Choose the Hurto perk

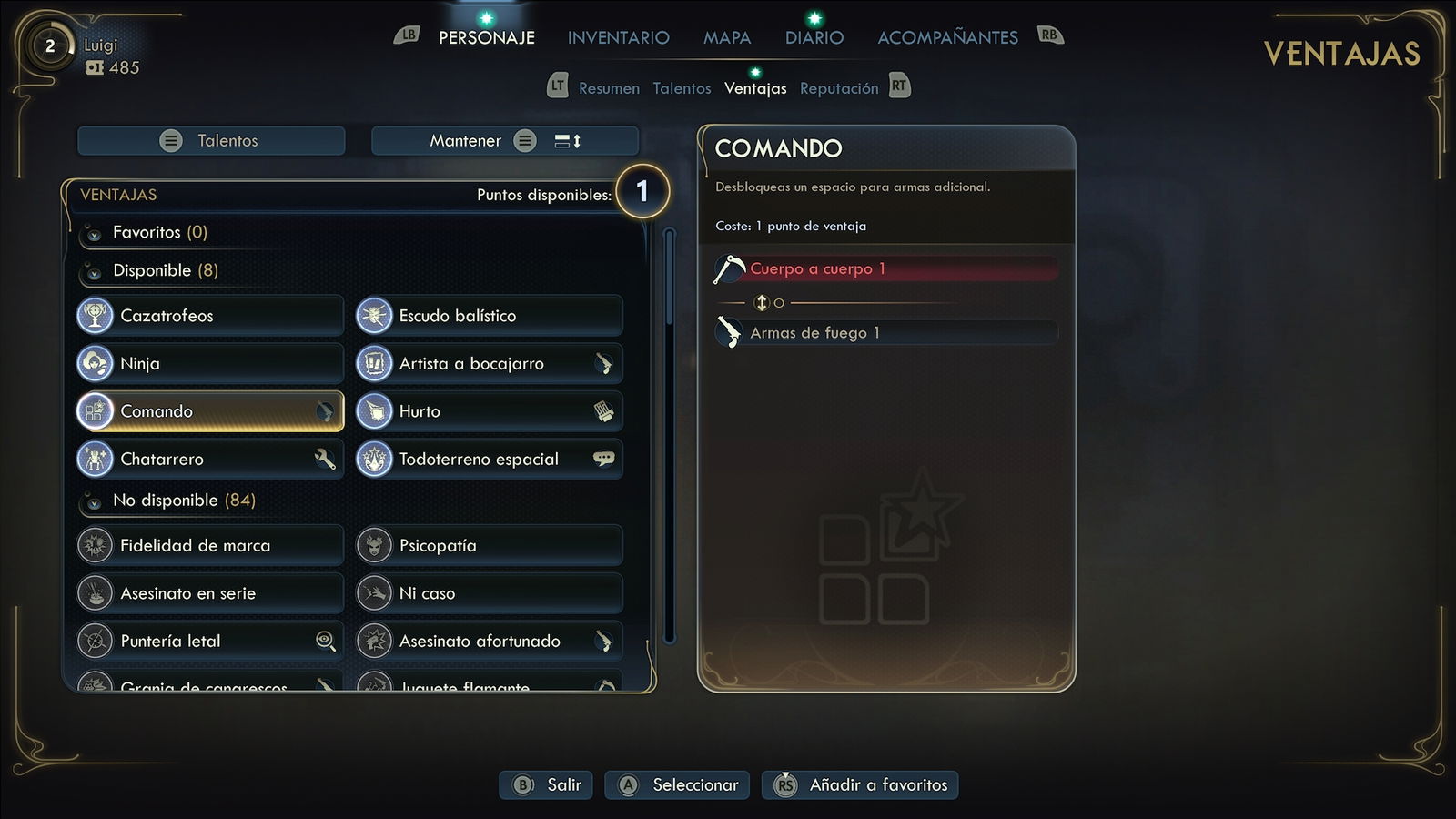[489, 411]
